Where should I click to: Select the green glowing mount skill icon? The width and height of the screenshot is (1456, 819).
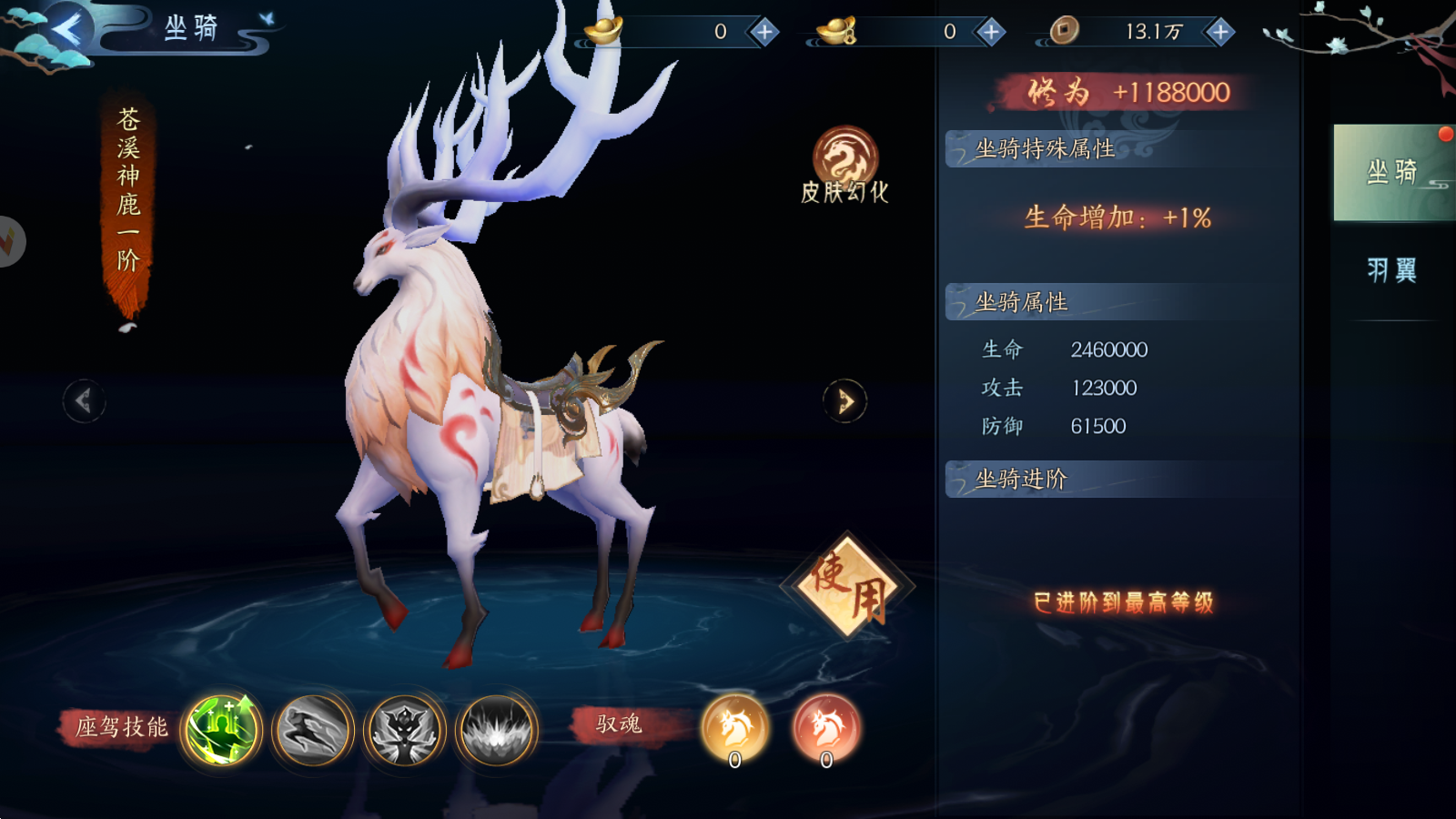tap(222, 729)
